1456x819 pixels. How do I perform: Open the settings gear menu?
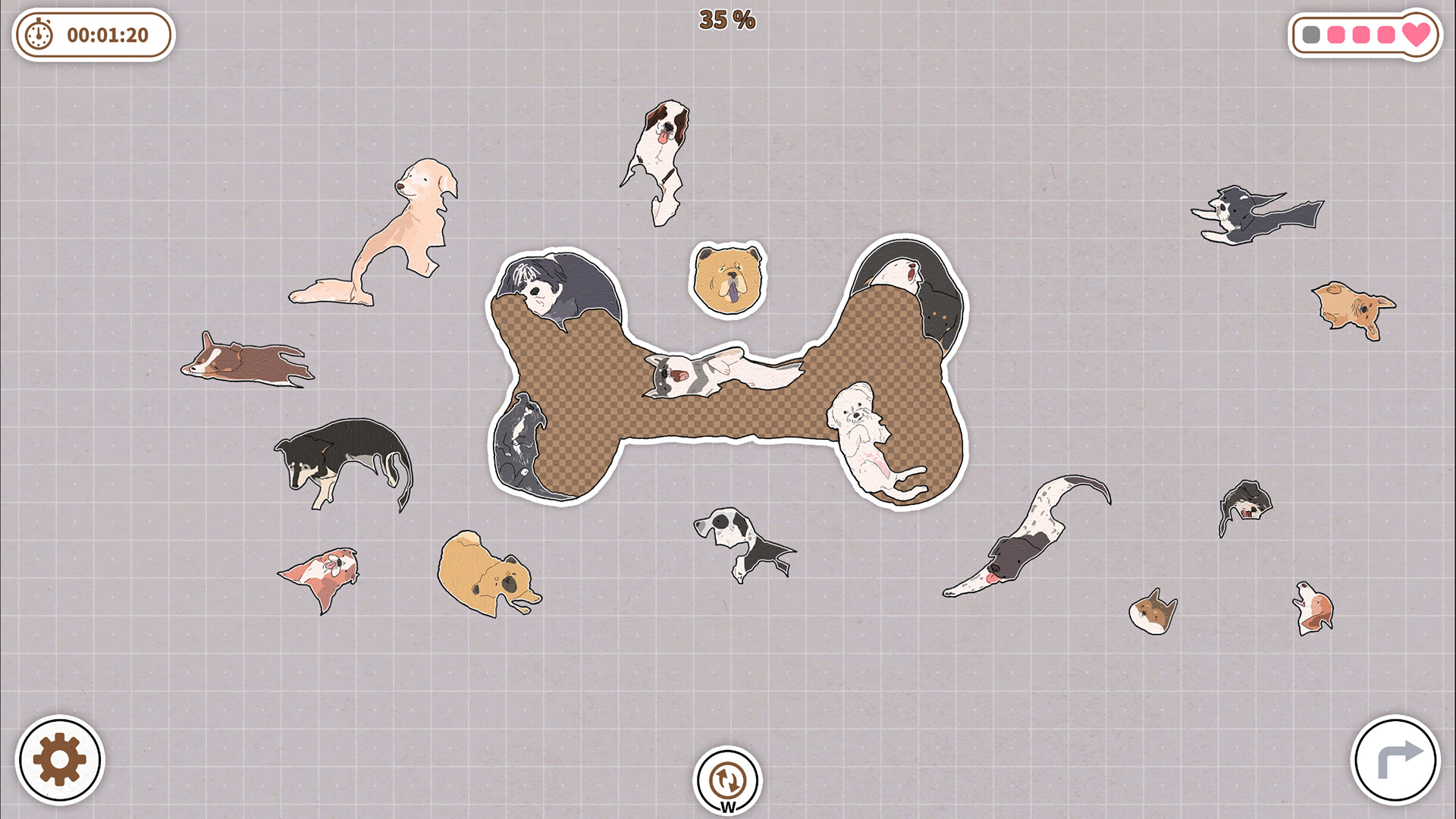pos(59,756)
